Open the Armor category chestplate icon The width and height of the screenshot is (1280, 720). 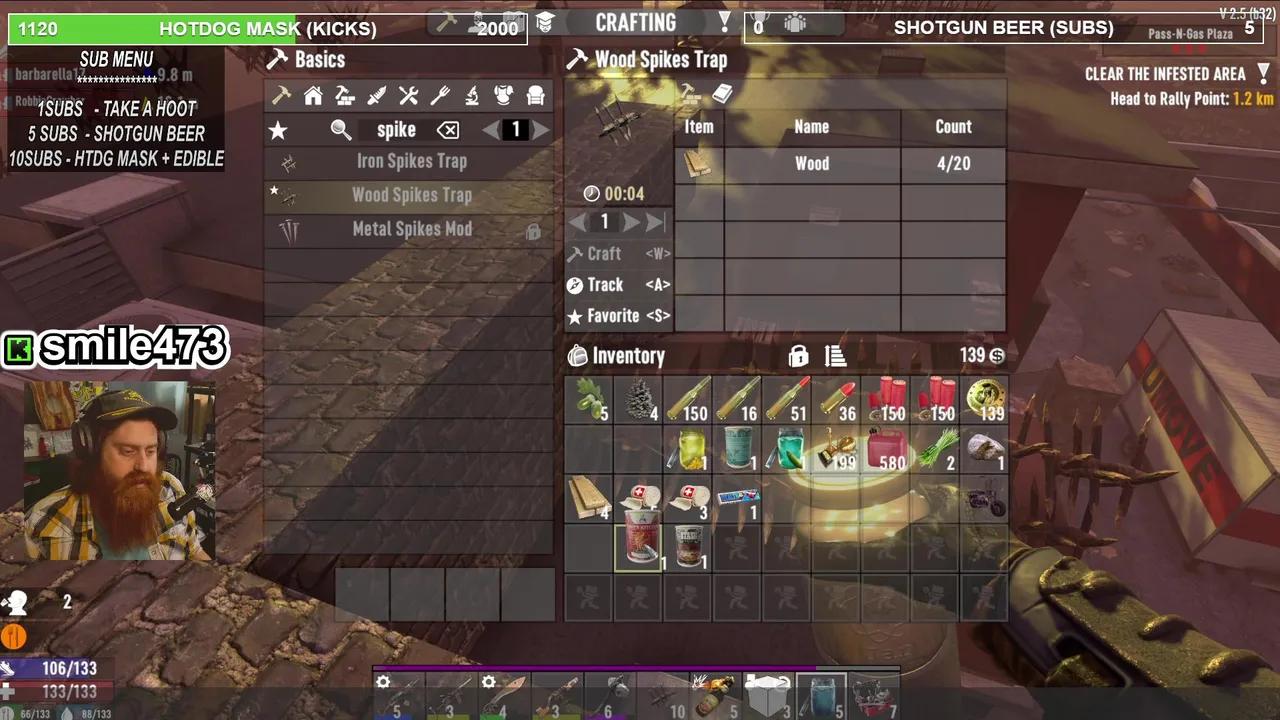tap(503, 96)
